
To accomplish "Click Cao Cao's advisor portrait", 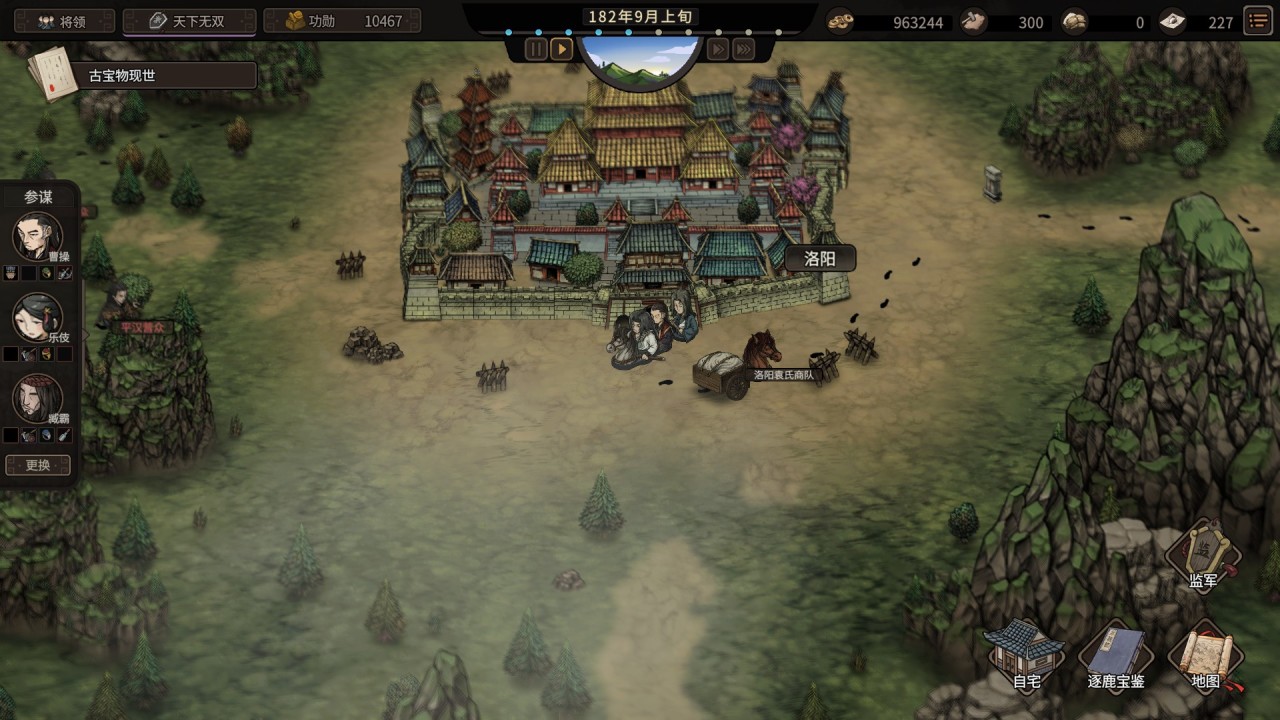I will [x=37, y=237].
